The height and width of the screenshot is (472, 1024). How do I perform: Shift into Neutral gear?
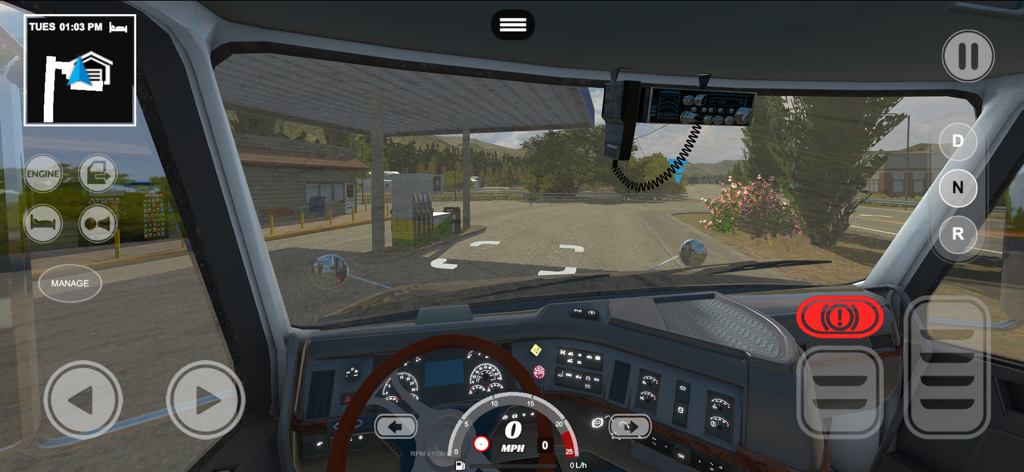pos(957,187)
